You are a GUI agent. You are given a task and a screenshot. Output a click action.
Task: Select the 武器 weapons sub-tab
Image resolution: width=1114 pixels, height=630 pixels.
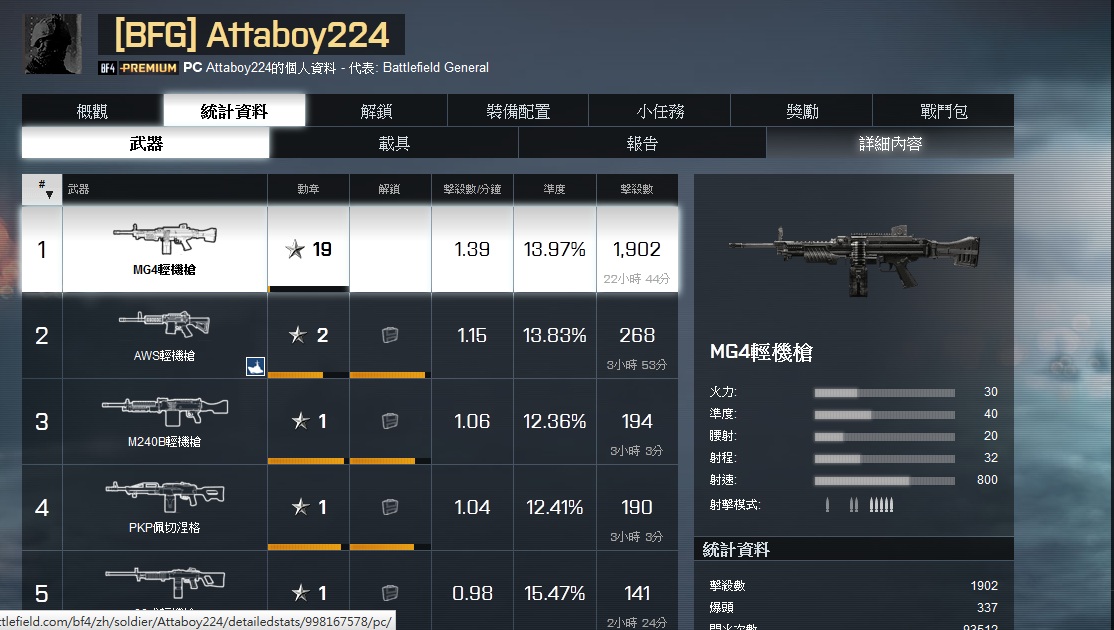coord(146,143)
